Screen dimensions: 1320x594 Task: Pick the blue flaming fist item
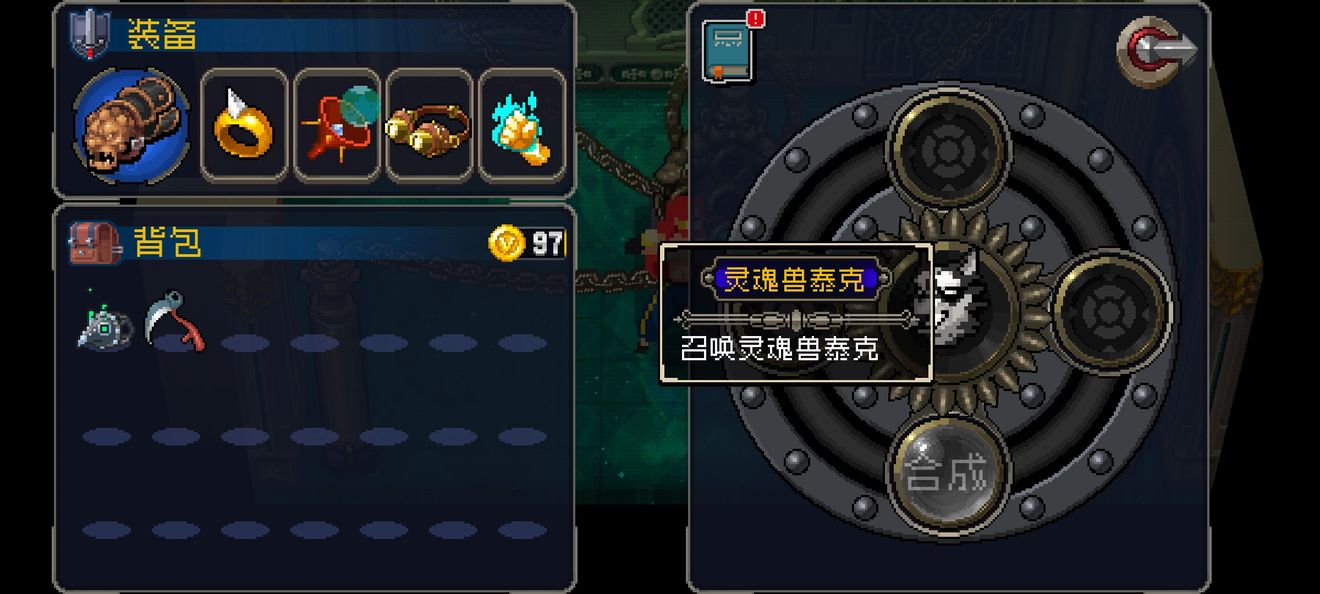[521, 125]
